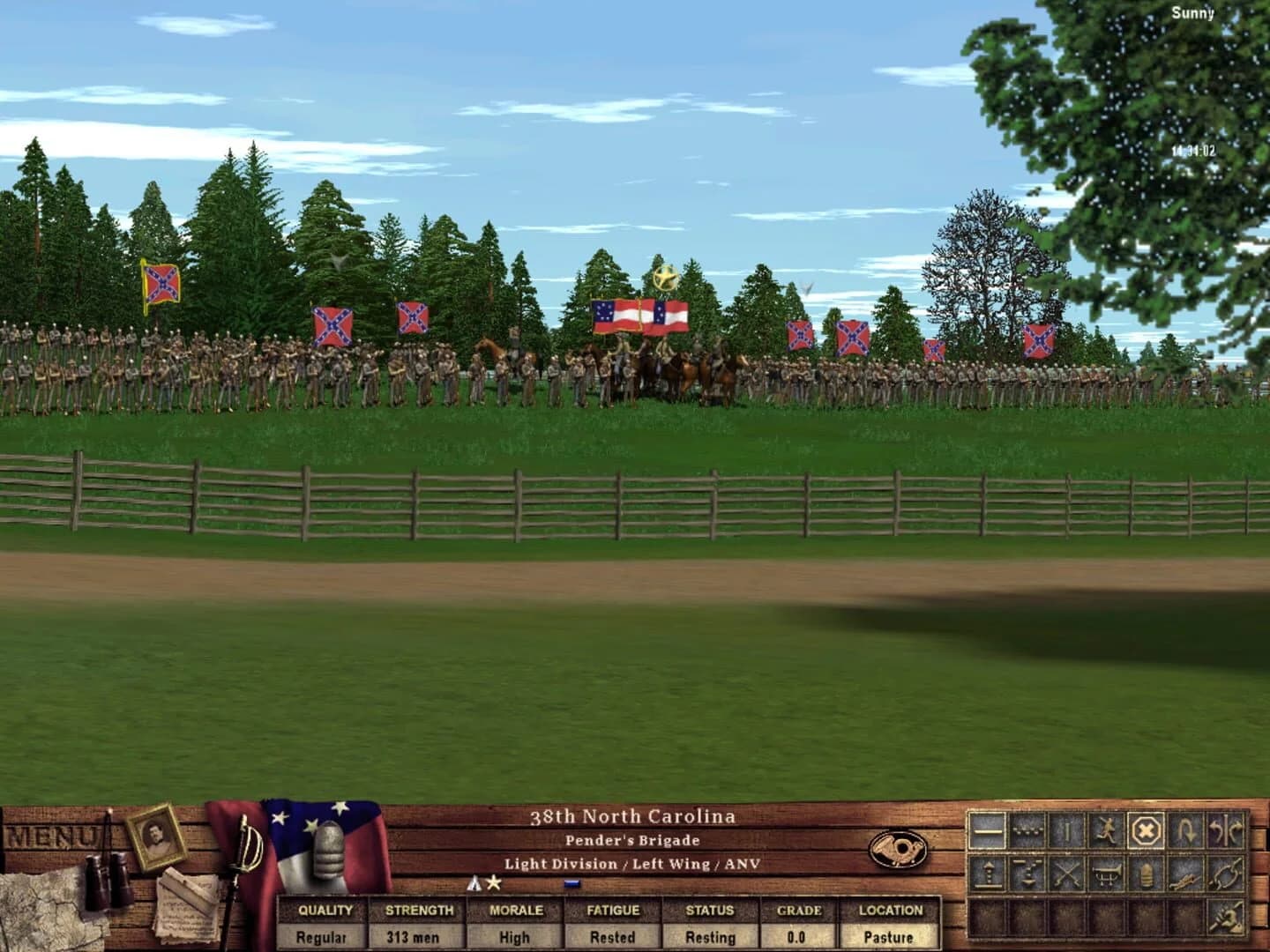The width and height of the screenshot is (1270, 952).
Task: Sound the bugle call command icon
Action: pos(1107,874)
